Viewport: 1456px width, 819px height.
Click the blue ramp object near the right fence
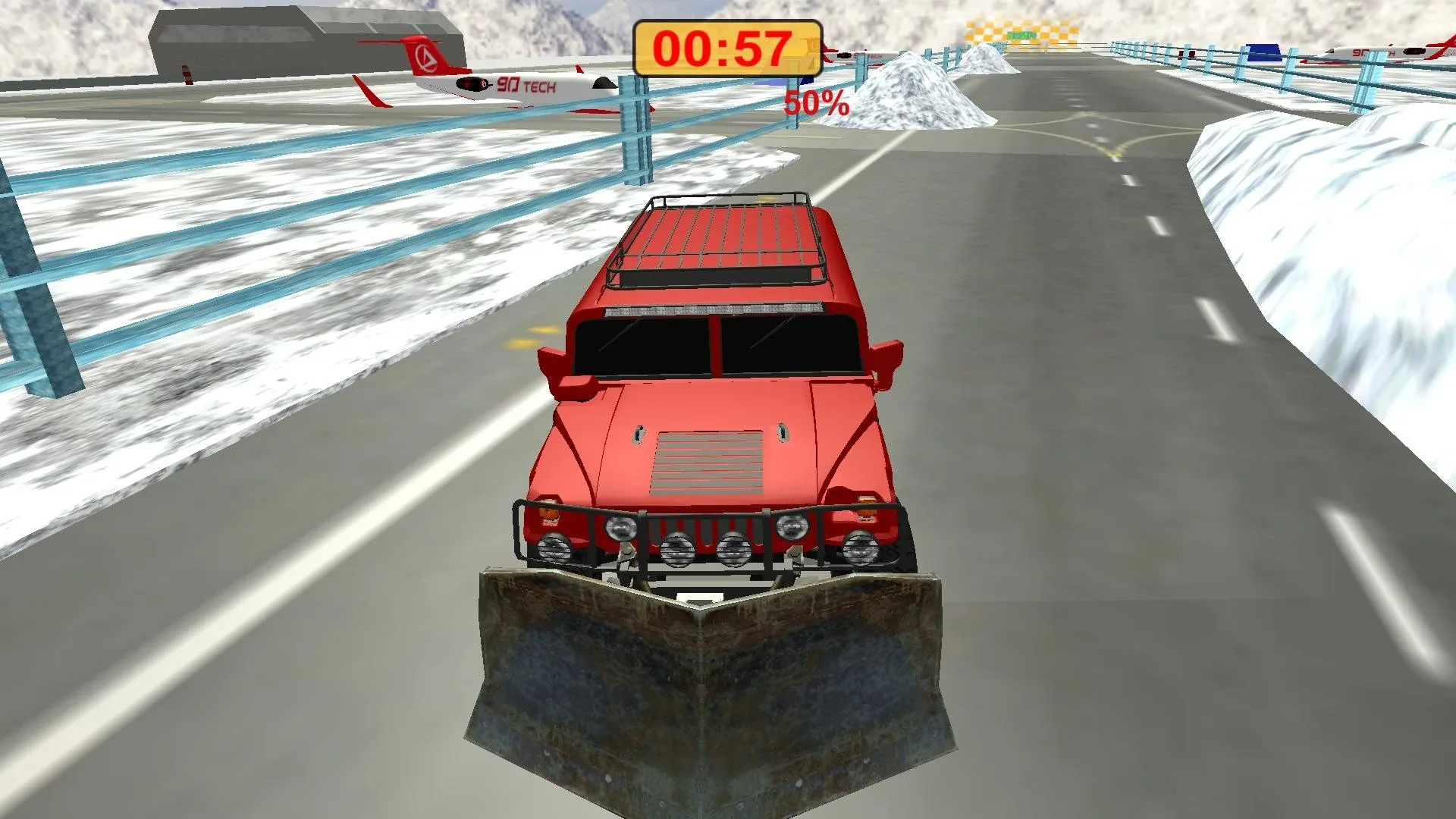(1263, 50)
